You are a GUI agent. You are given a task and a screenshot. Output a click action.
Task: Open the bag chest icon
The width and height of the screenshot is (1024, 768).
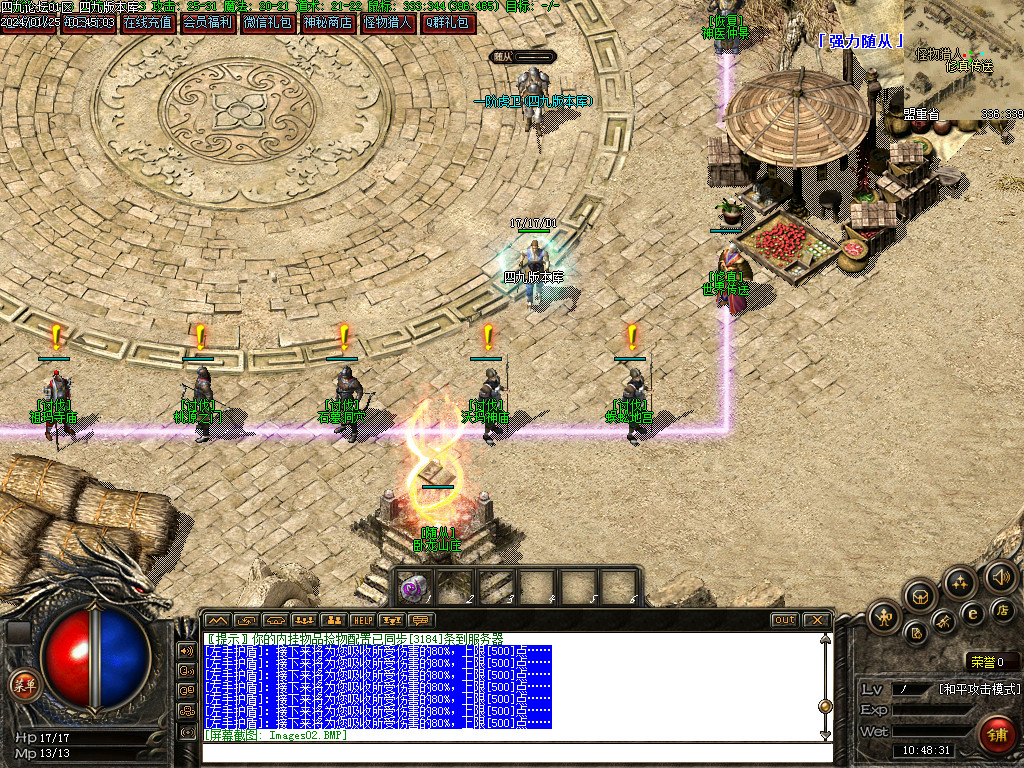pyautogui.click(x=921, y=597)
